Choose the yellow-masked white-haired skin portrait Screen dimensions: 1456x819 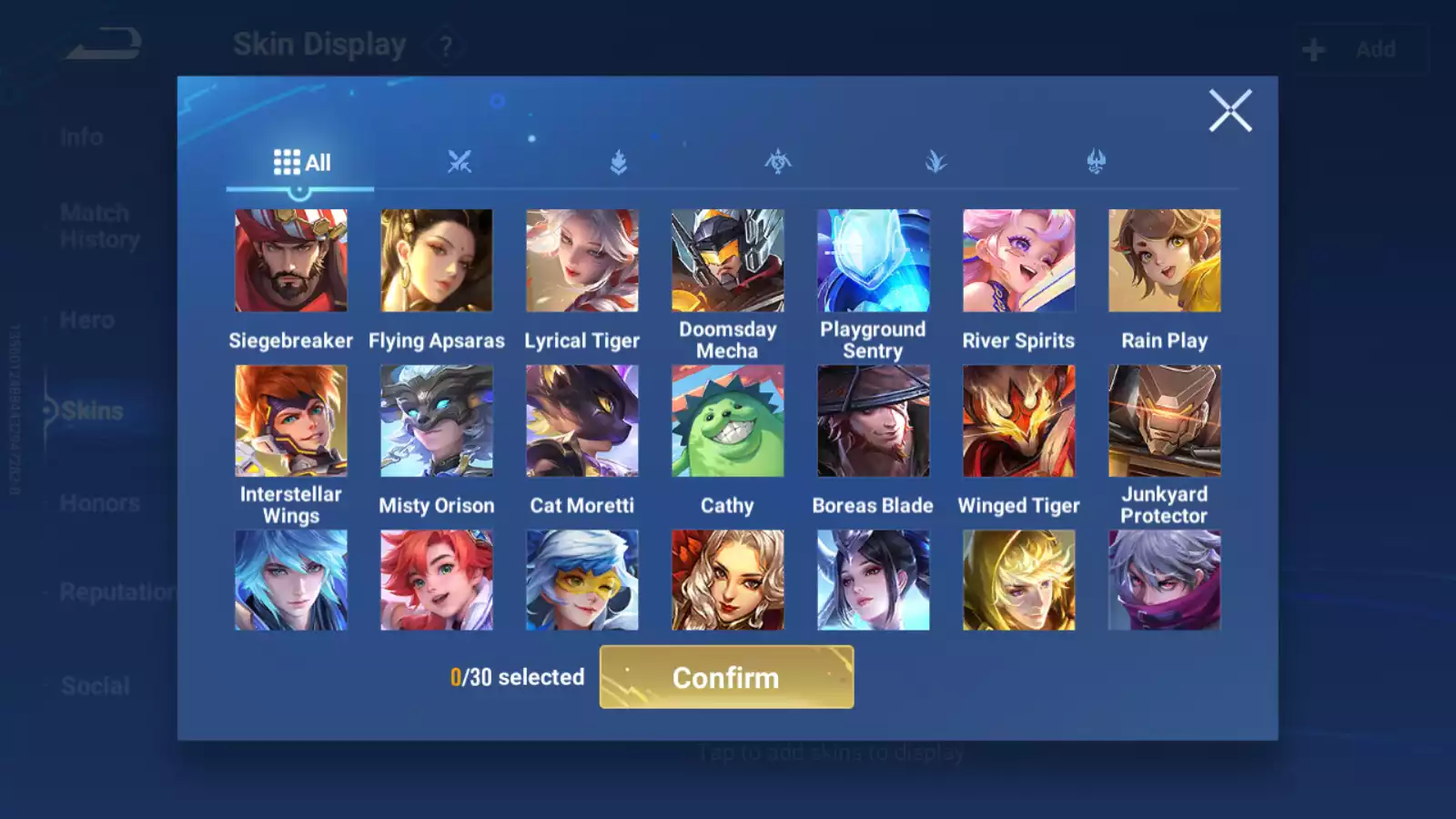click(x=582, y=581)
